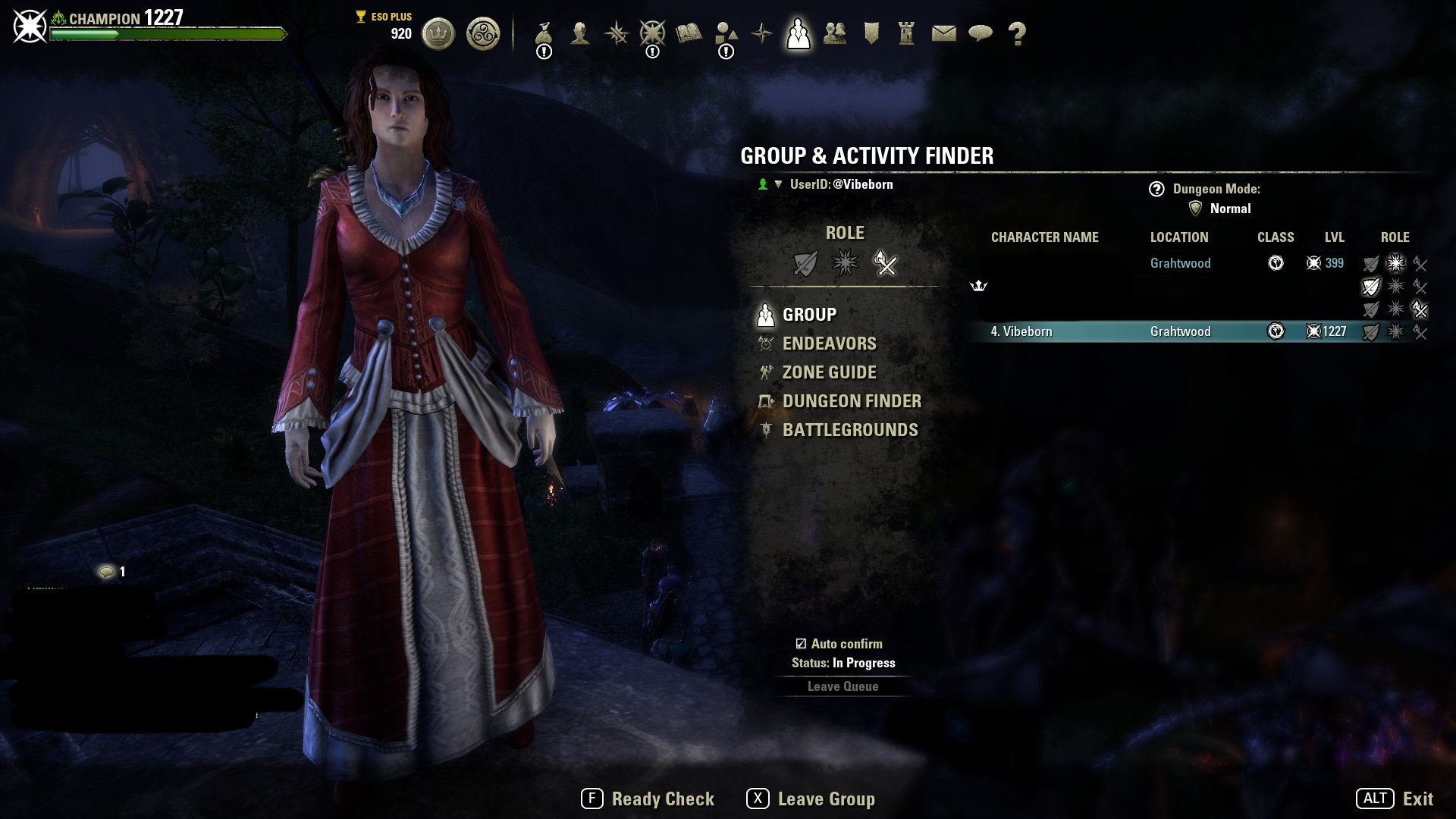Open the help question mark in top bar
This screenshot has width=1456, height=819.
[x=1017, y=33]
